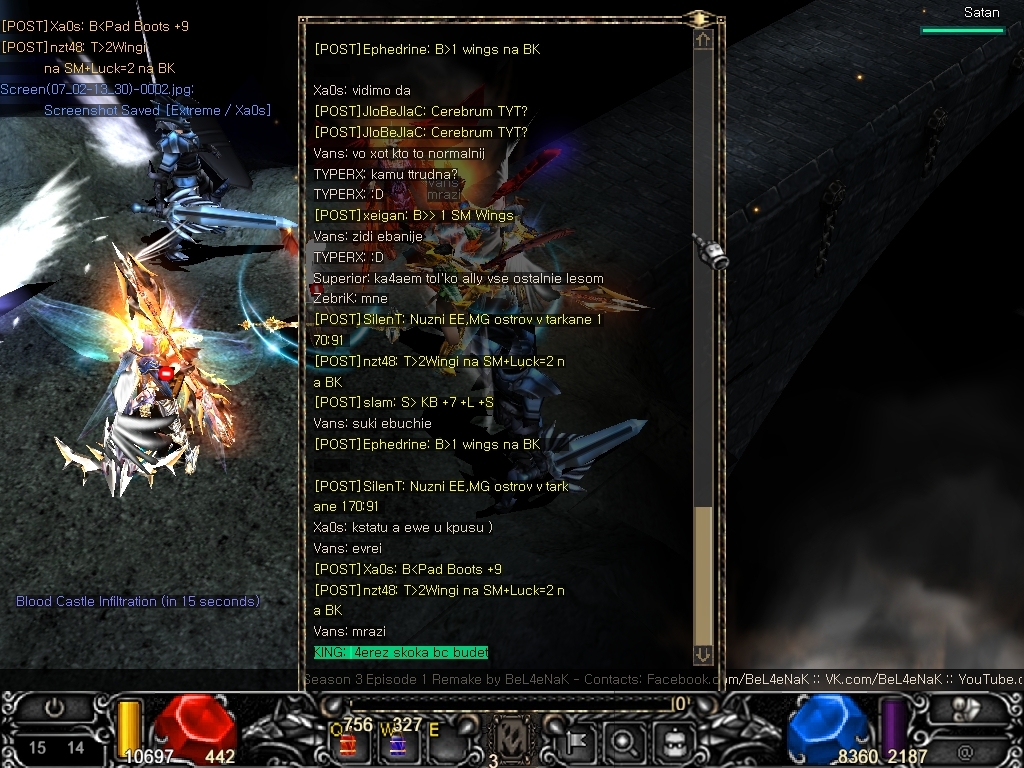Click the chat log scroll-up arrow
The width and height of the screenshot is (1024, 768).
(703, 40)
